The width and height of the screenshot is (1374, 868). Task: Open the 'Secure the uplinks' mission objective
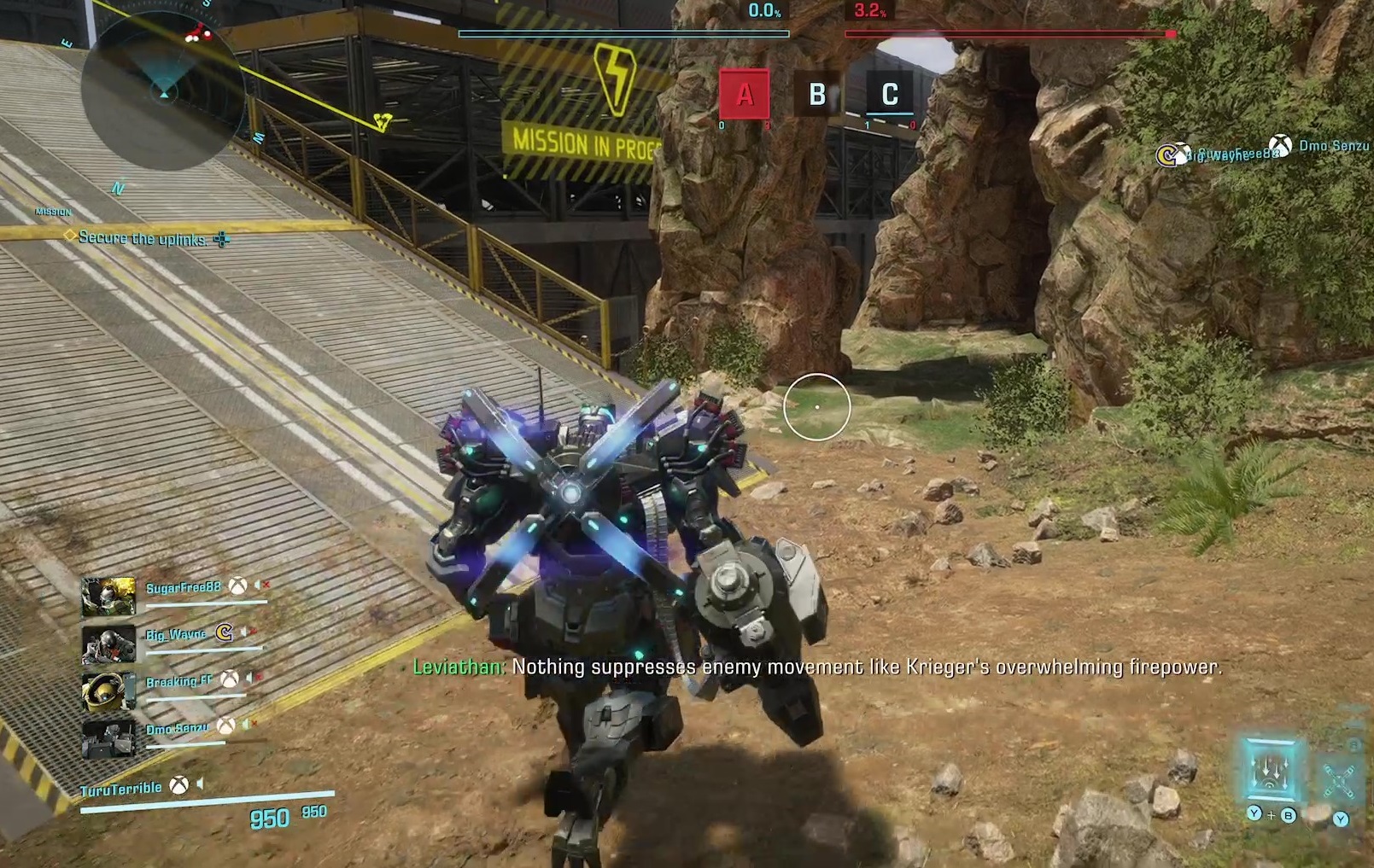[143, 239]
